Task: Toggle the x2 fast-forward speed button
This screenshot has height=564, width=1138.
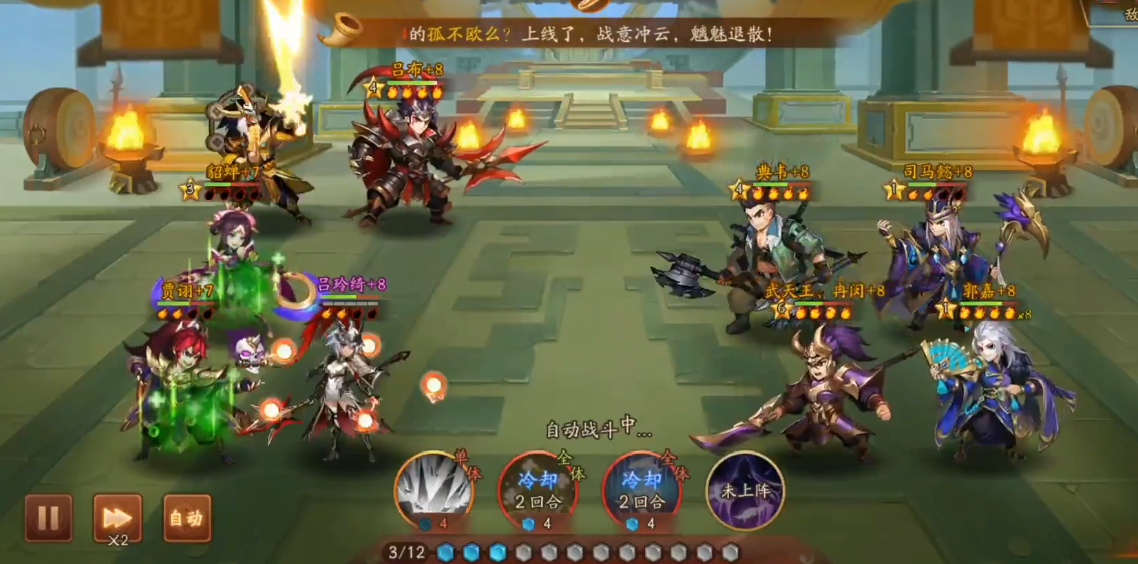Action: (x=117, y=517)
